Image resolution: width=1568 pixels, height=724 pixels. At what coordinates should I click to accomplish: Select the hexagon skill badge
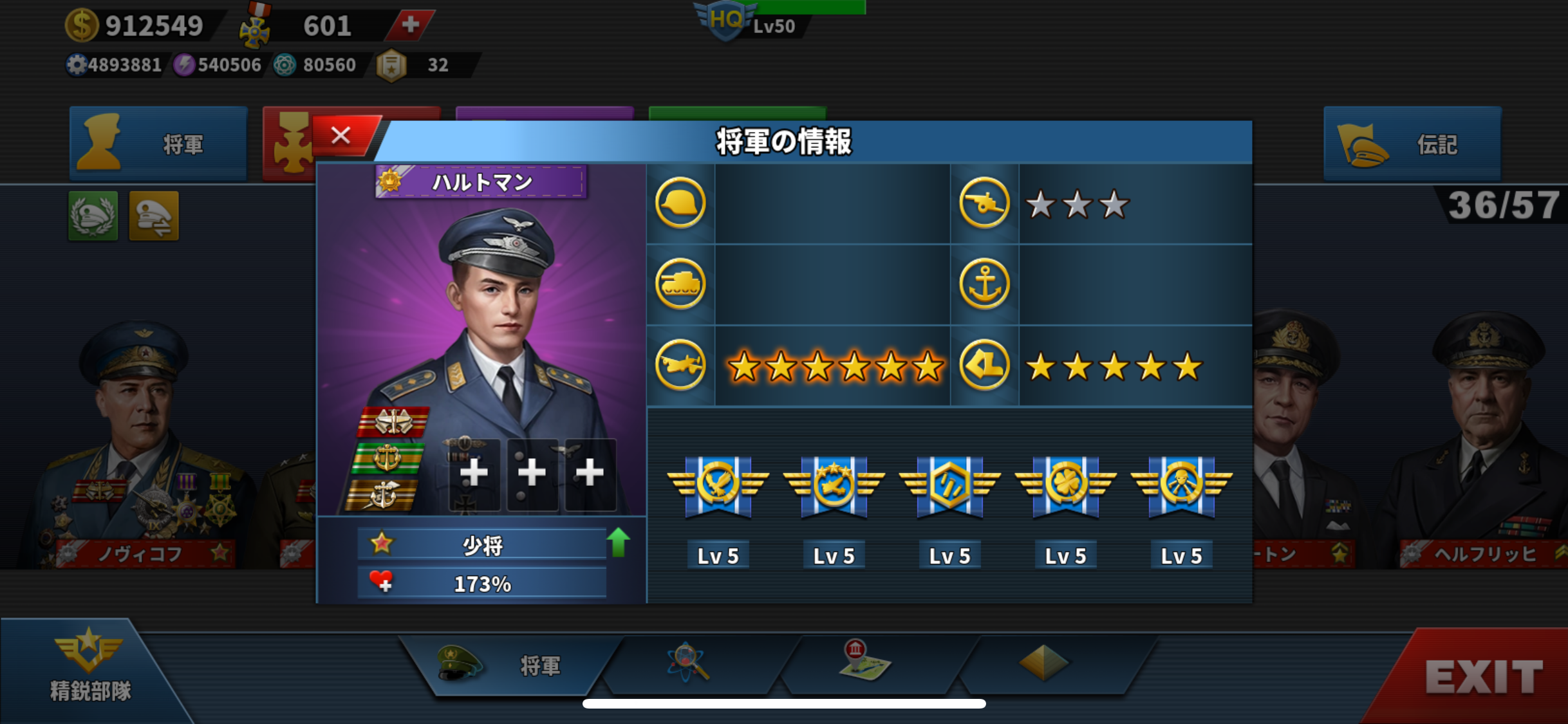[x=949, y=486]
